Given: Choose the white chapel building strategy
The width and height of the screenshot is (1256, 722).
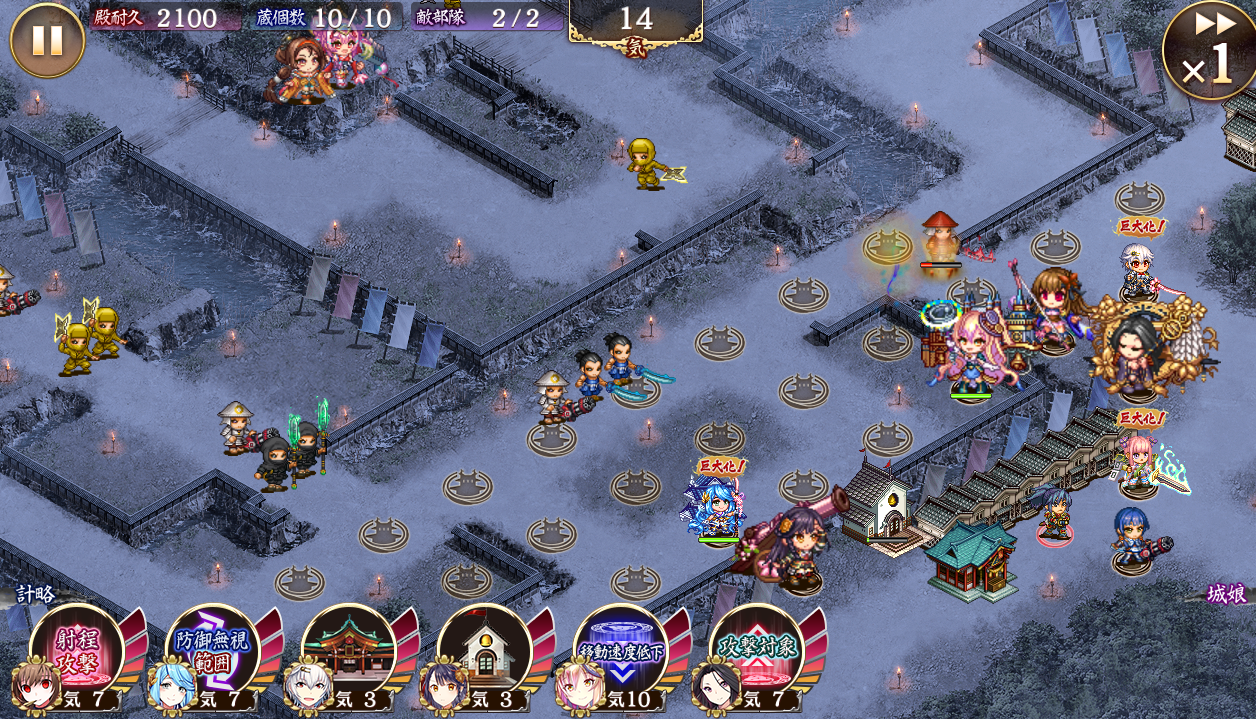Looking at the screenshot, I should 484,650.
